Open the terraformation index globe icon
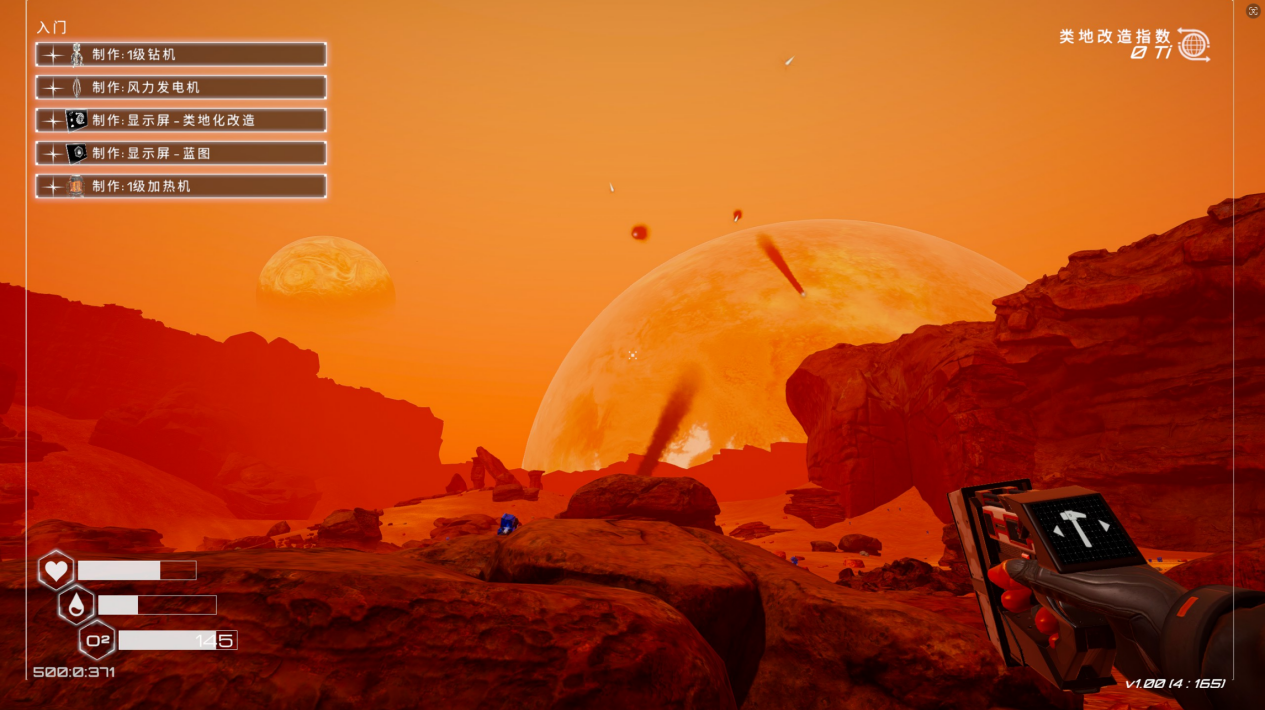 (1193, 45)
